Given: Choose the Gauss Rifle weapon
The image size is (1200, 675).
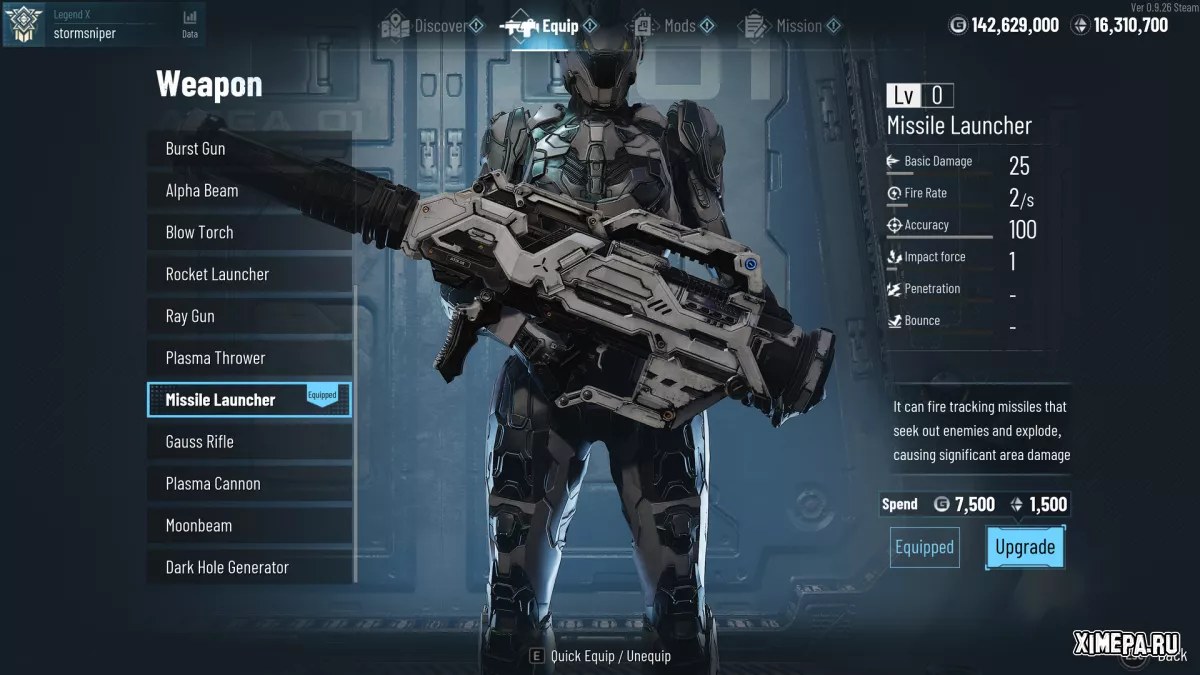Looking at the screenshot, I should (x=249, y=442).
